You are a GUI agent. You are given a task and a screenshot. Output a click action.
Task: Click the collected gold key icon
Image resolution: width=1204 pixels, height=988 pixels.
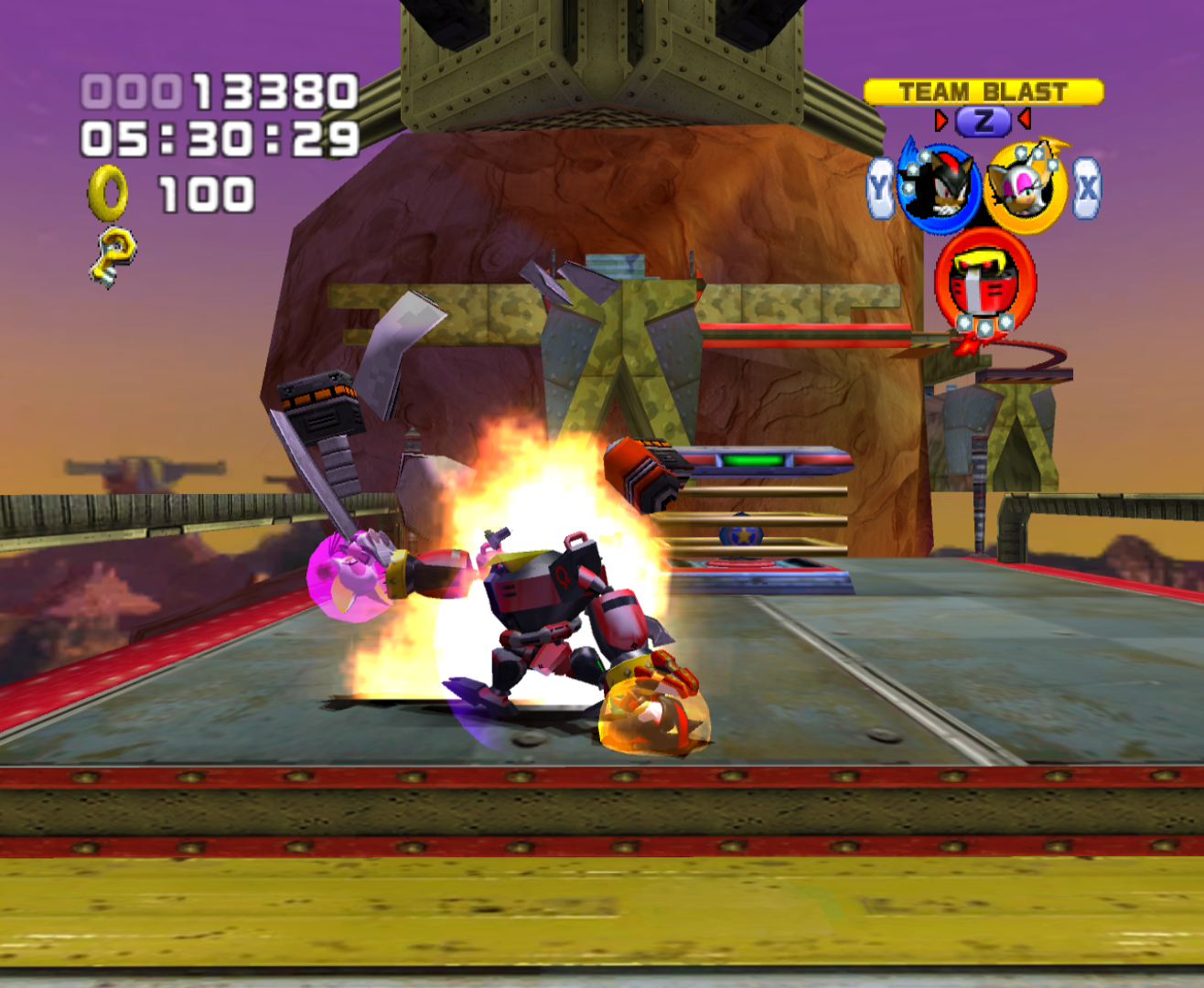click(x=113, y=256)
